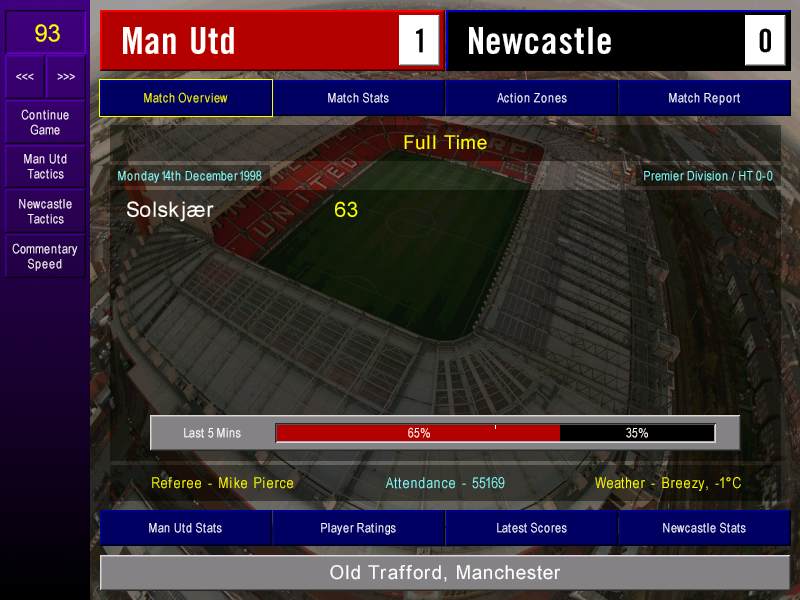Show Player Ratings

pos(358,528)
